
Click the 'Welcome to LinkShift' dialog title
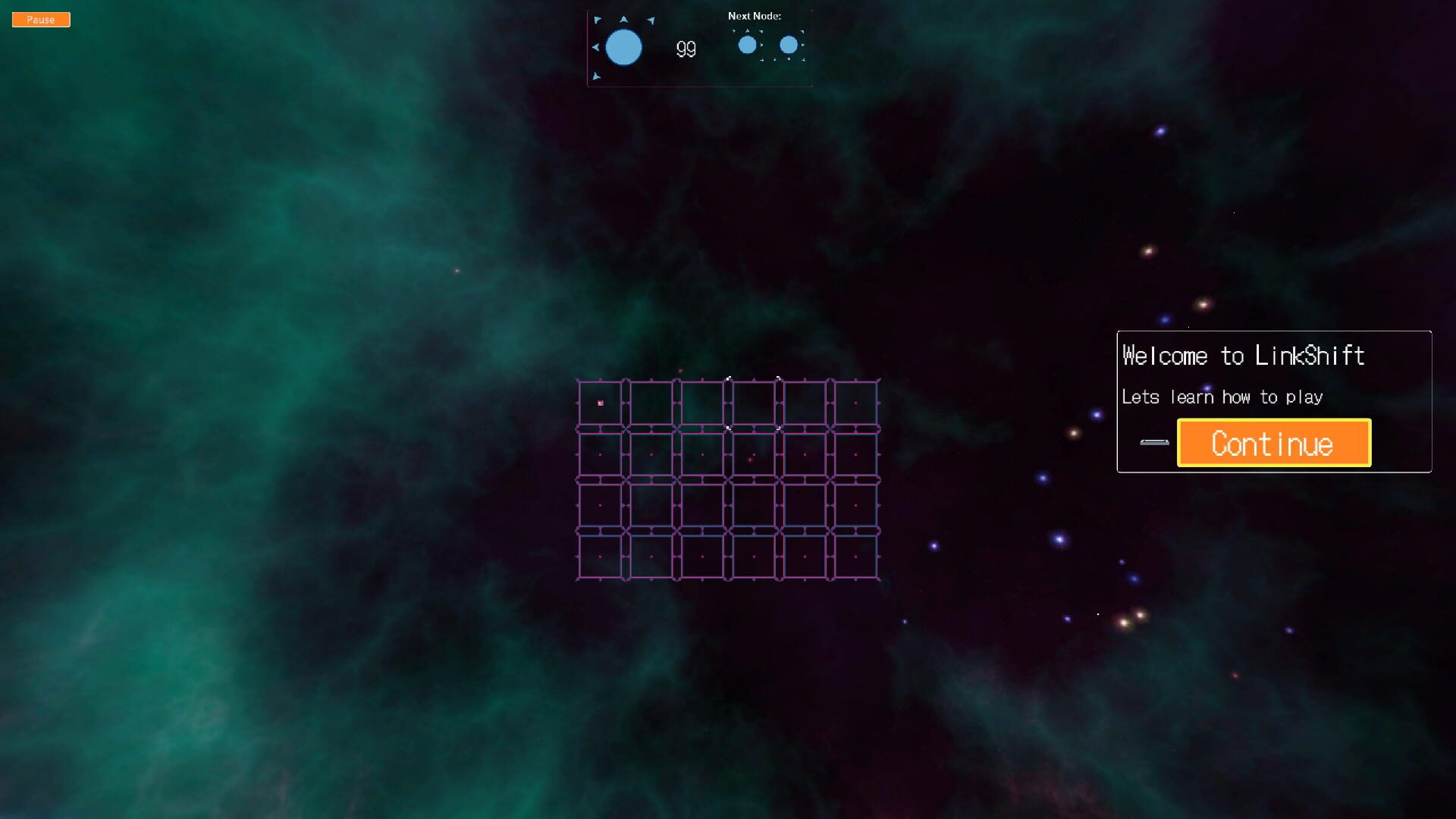click(1244, 355)
